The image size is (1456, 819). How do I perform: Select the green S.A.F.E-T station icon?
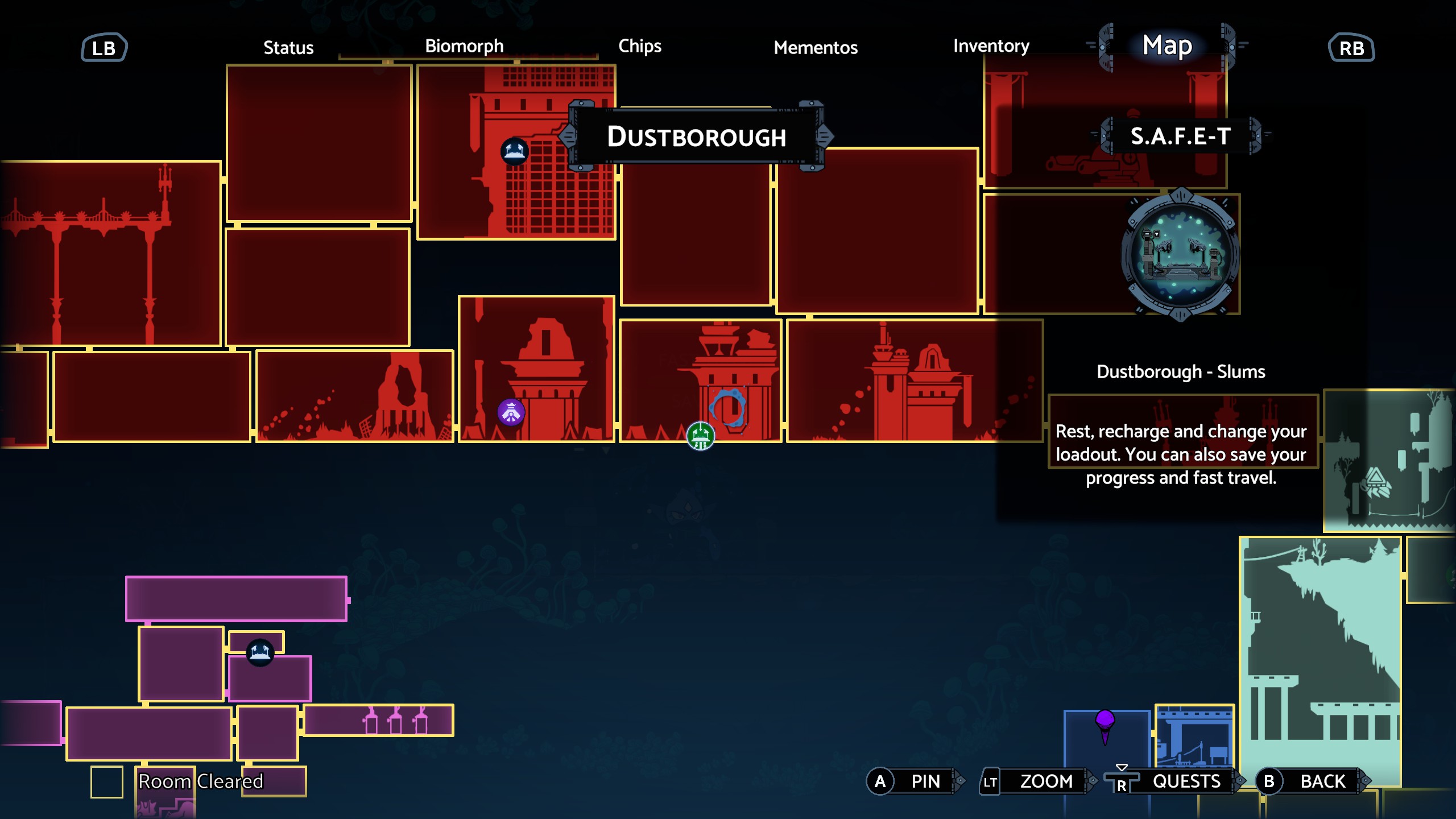(x=700, y=435)
